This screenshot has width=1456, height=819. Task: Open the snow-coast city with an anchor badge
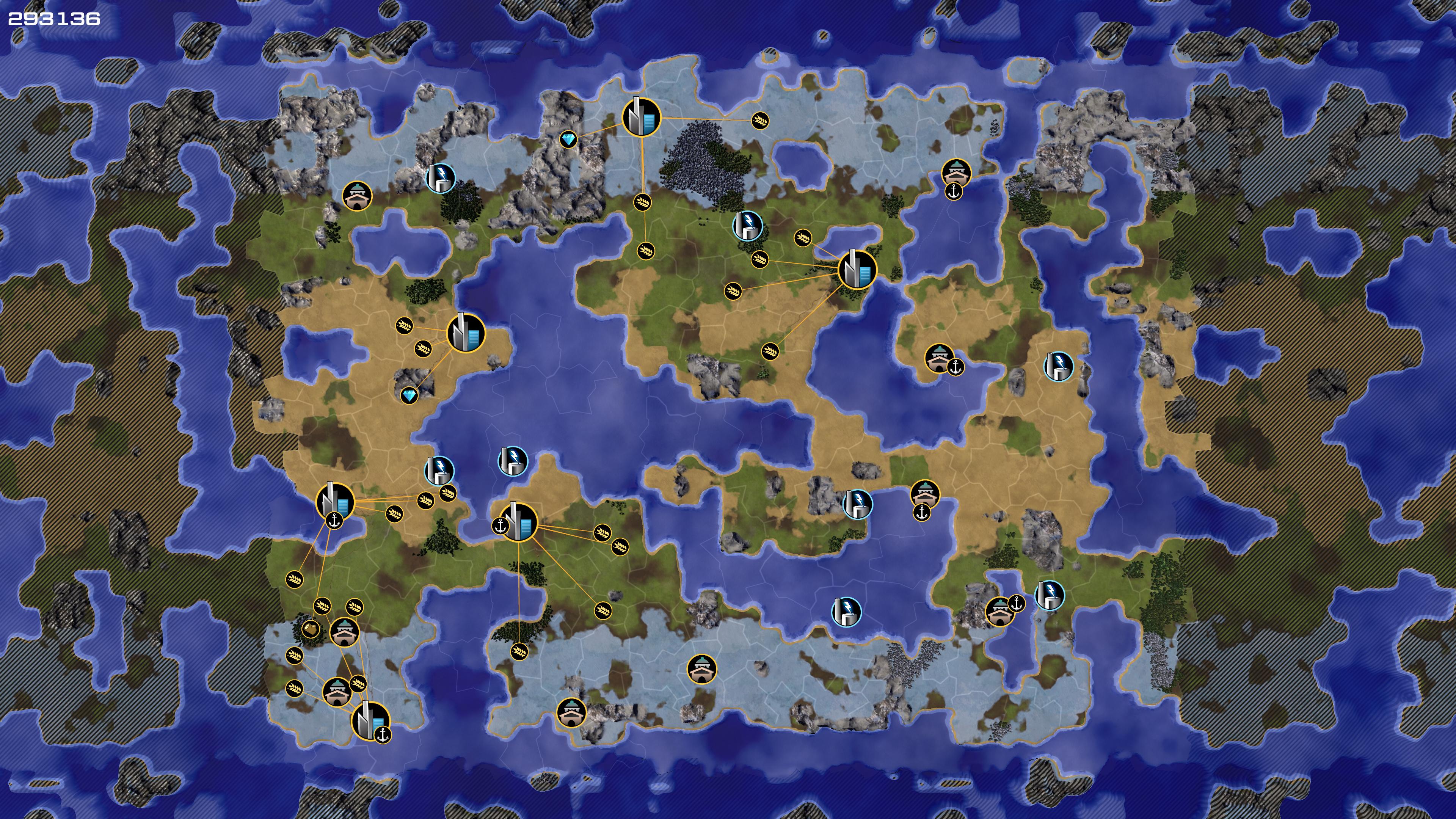pyautogui.click(x=371, y=721)
